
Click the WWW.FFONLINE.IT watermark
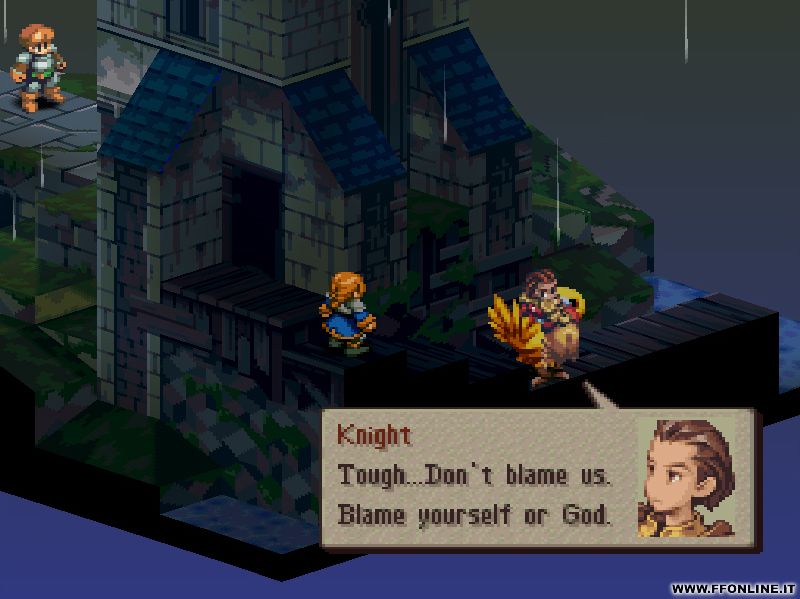734,588
